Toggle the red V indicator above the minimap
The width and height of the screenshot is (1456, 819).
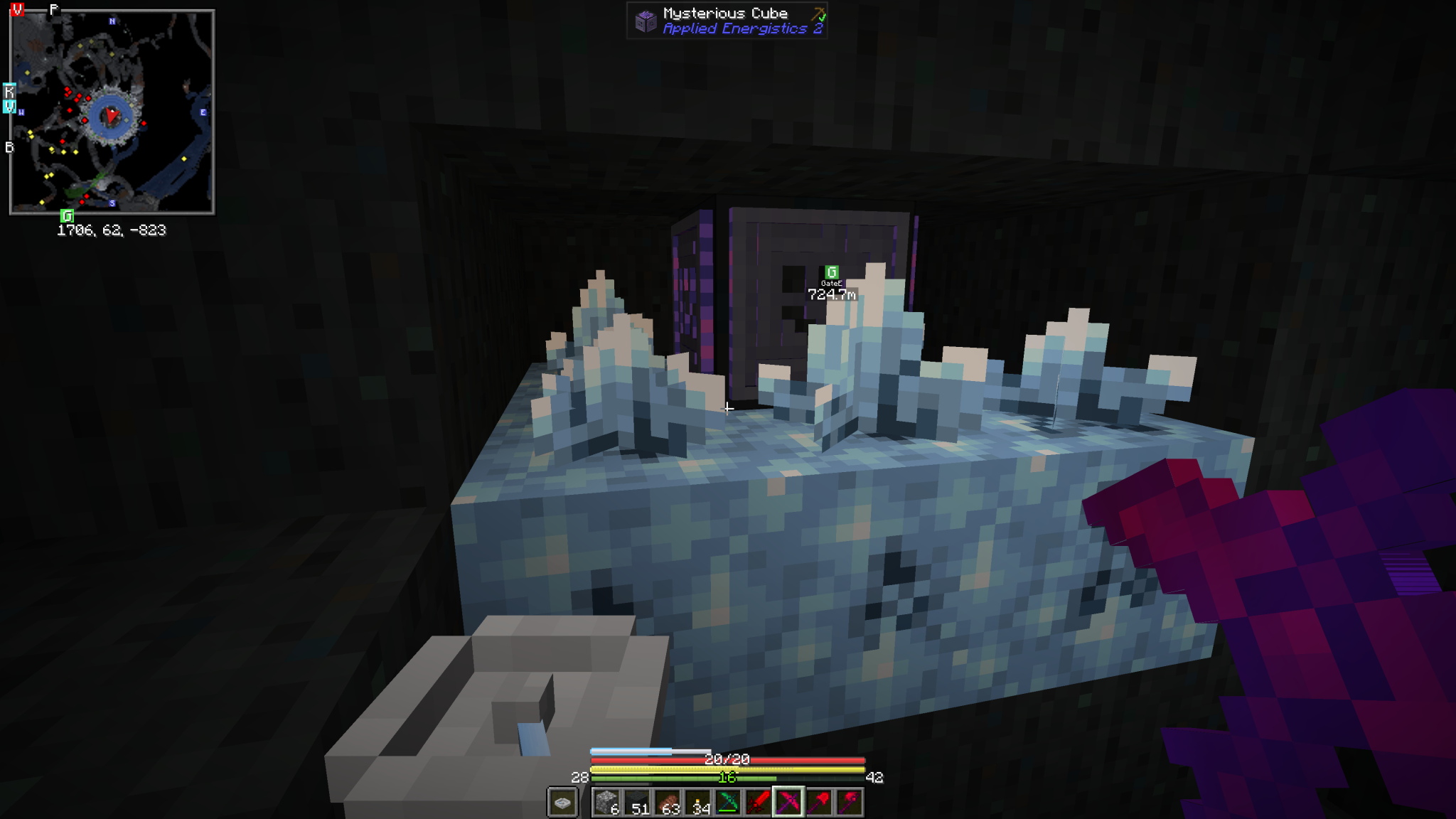click(x=16, y=9)
